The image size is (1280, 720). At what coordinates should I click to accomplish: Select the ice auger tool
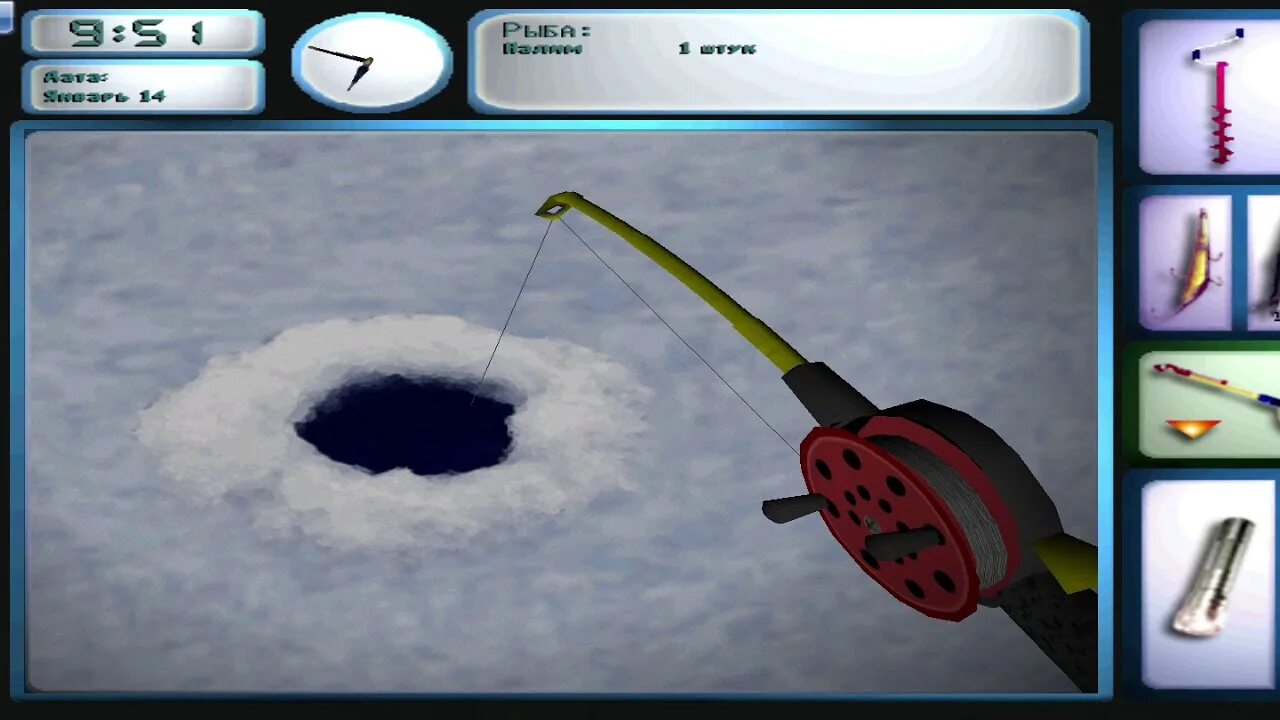point(1212,97)
